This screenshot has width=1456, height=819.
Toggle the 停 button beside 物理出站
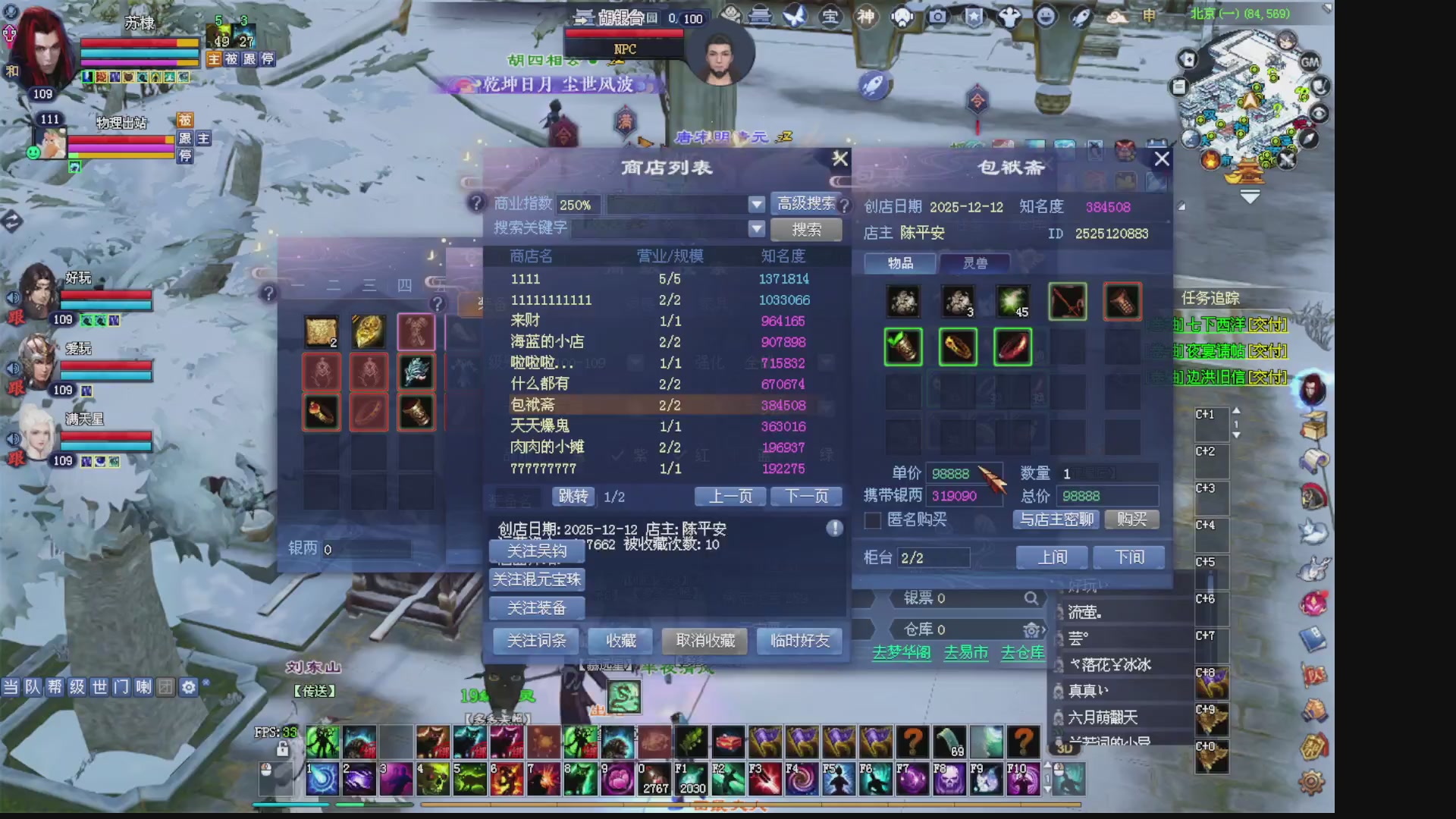click(x=184, y=157)
